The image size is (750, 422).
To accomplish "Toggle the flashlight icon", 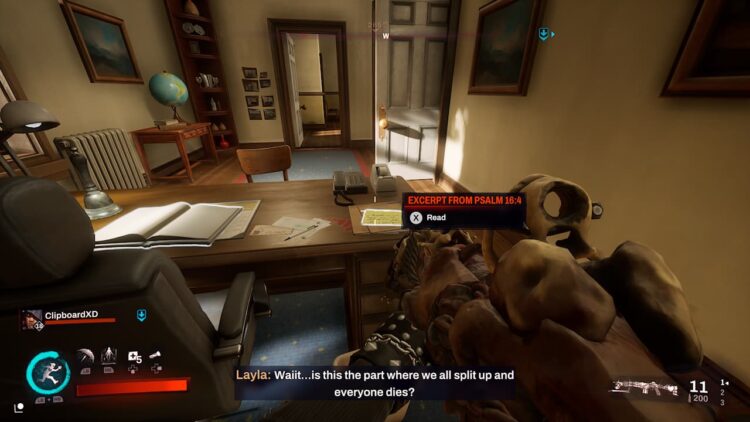I will coord(157,356).
